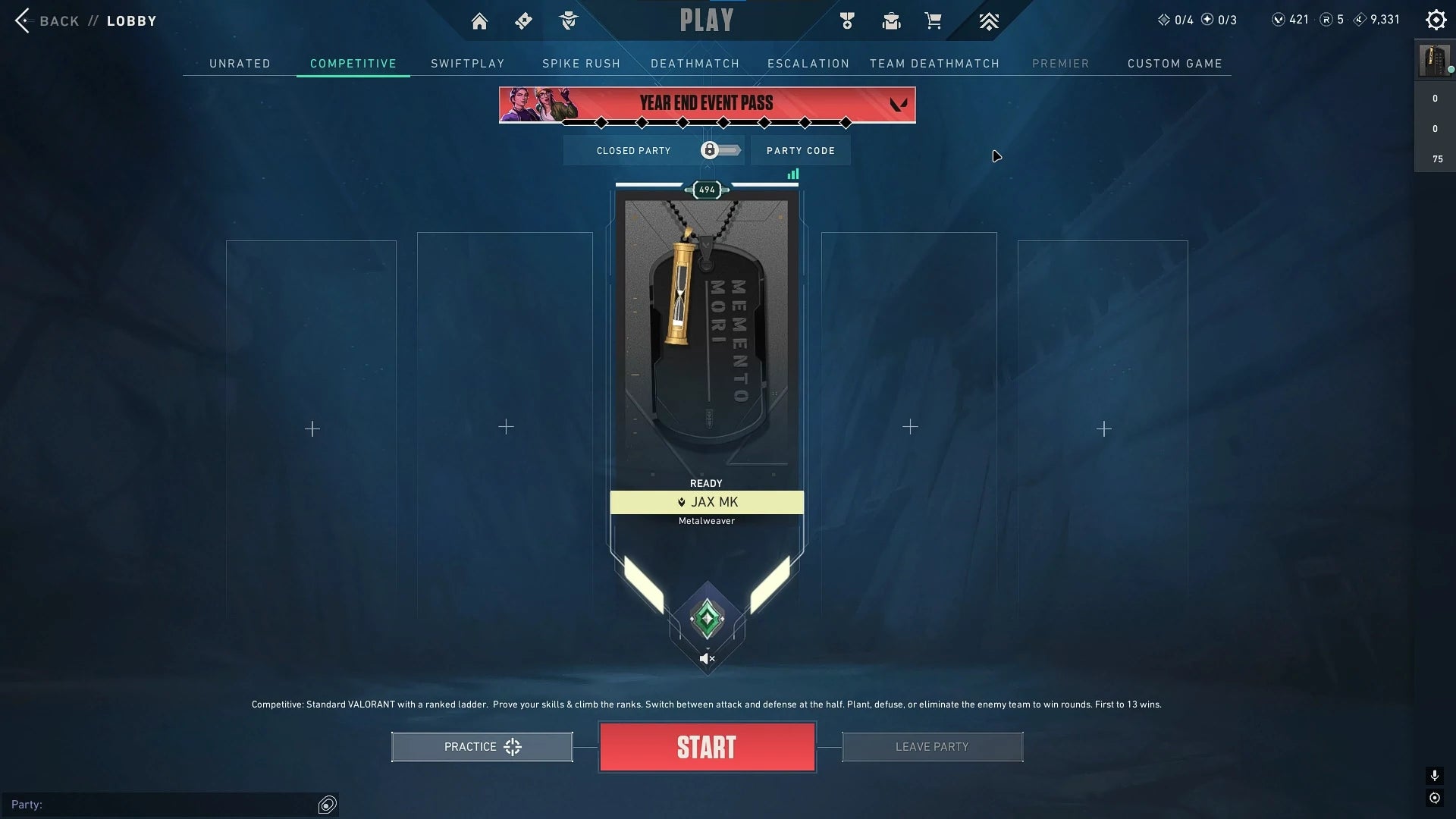Image resolution: width=1456 pixels, height=819 pixels.
Task: Expand the account level banner above the card
Action: pyautogui.click(x=706, y=190)
